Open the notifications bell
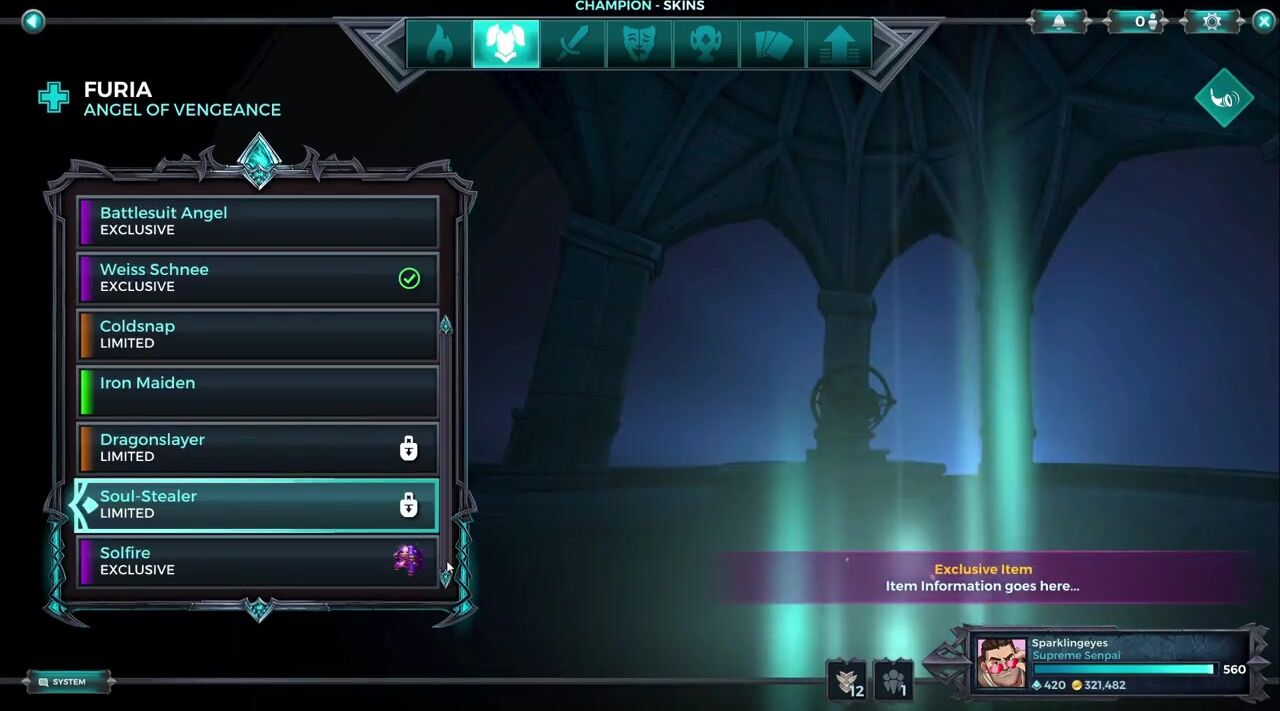Screen dimensions: 1280x711 point(1059,21)
